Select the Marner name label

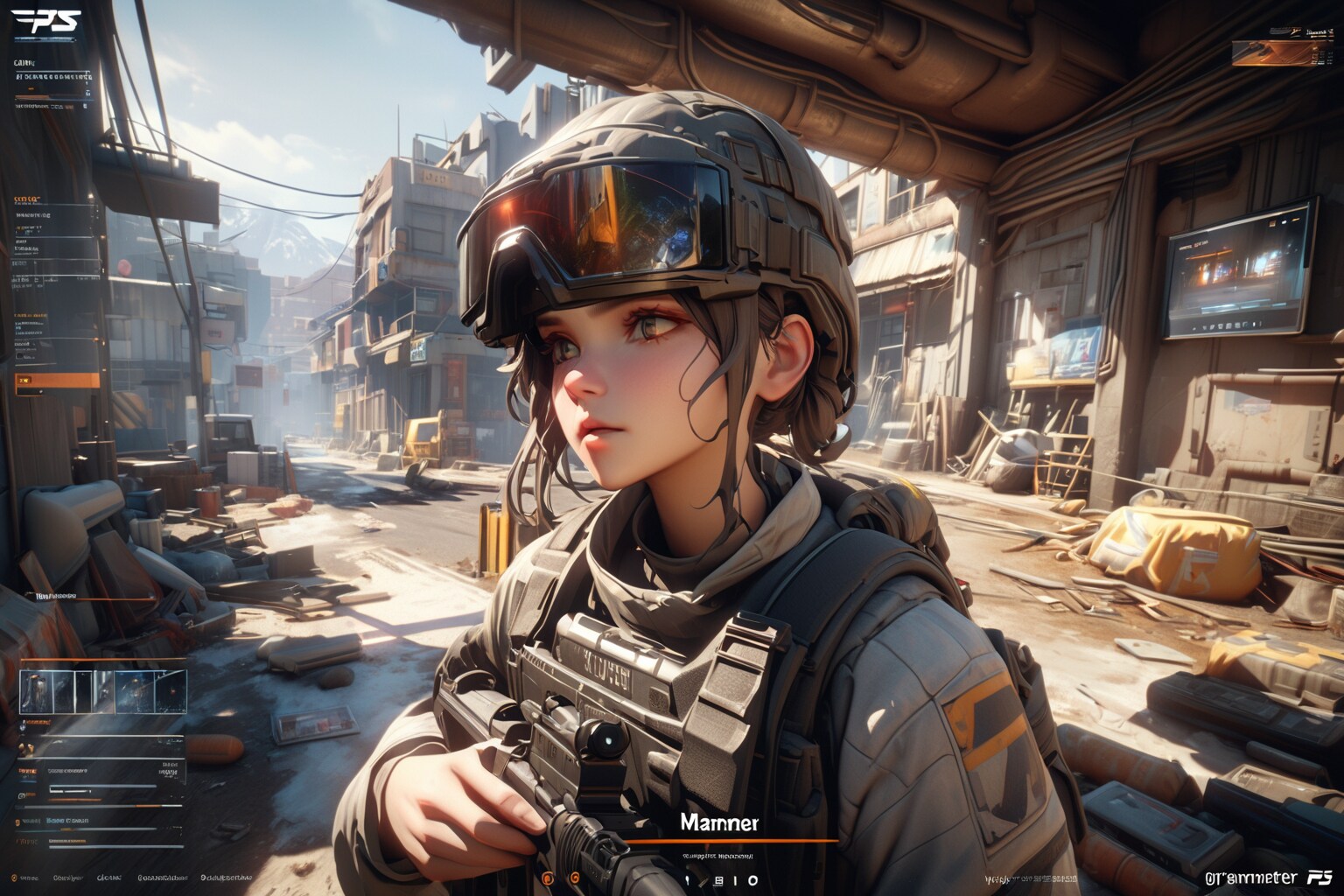pyautogui.click(x=719, y=822)
